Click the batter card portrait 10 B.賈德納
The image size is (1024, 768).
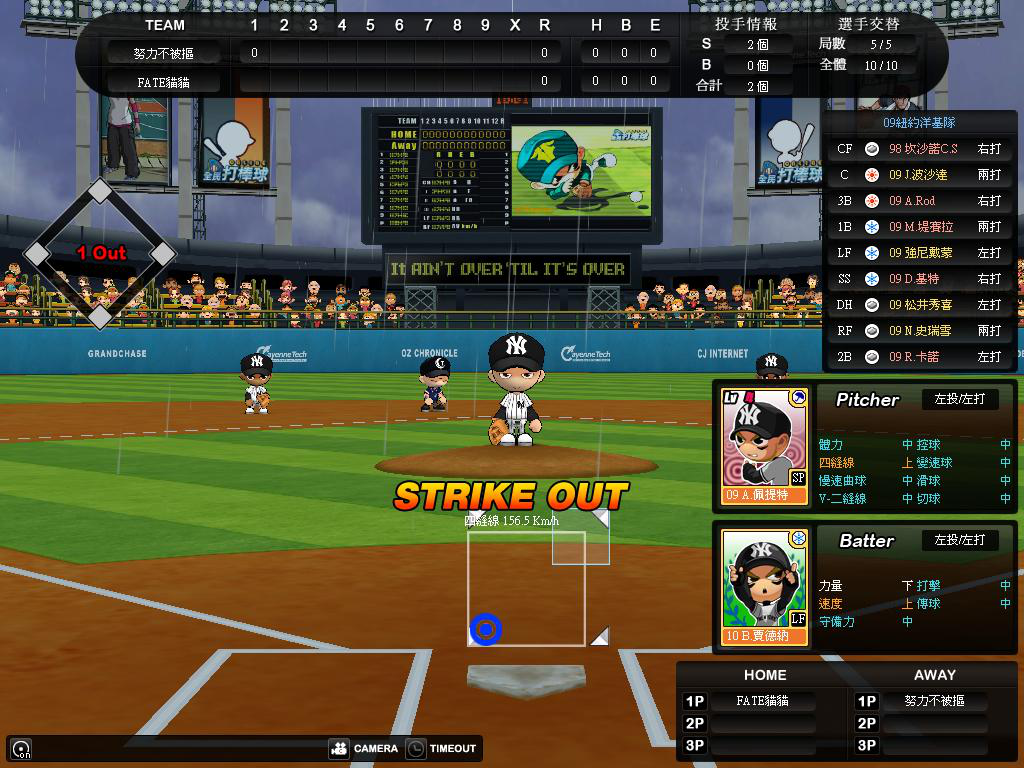coord(764,586)
